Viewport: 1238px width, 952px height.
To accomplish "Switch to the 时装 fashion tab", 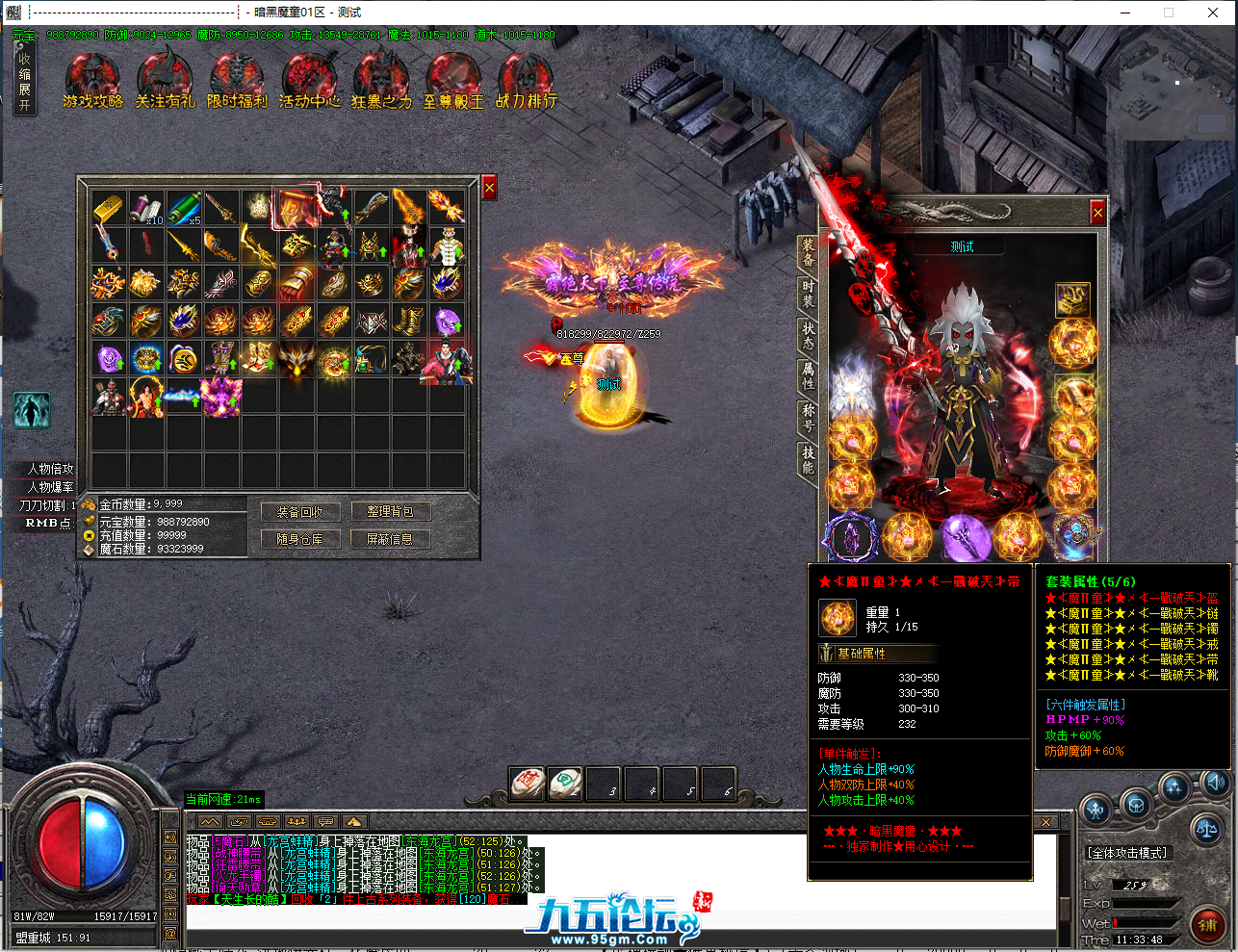I will tap(809, 294).
